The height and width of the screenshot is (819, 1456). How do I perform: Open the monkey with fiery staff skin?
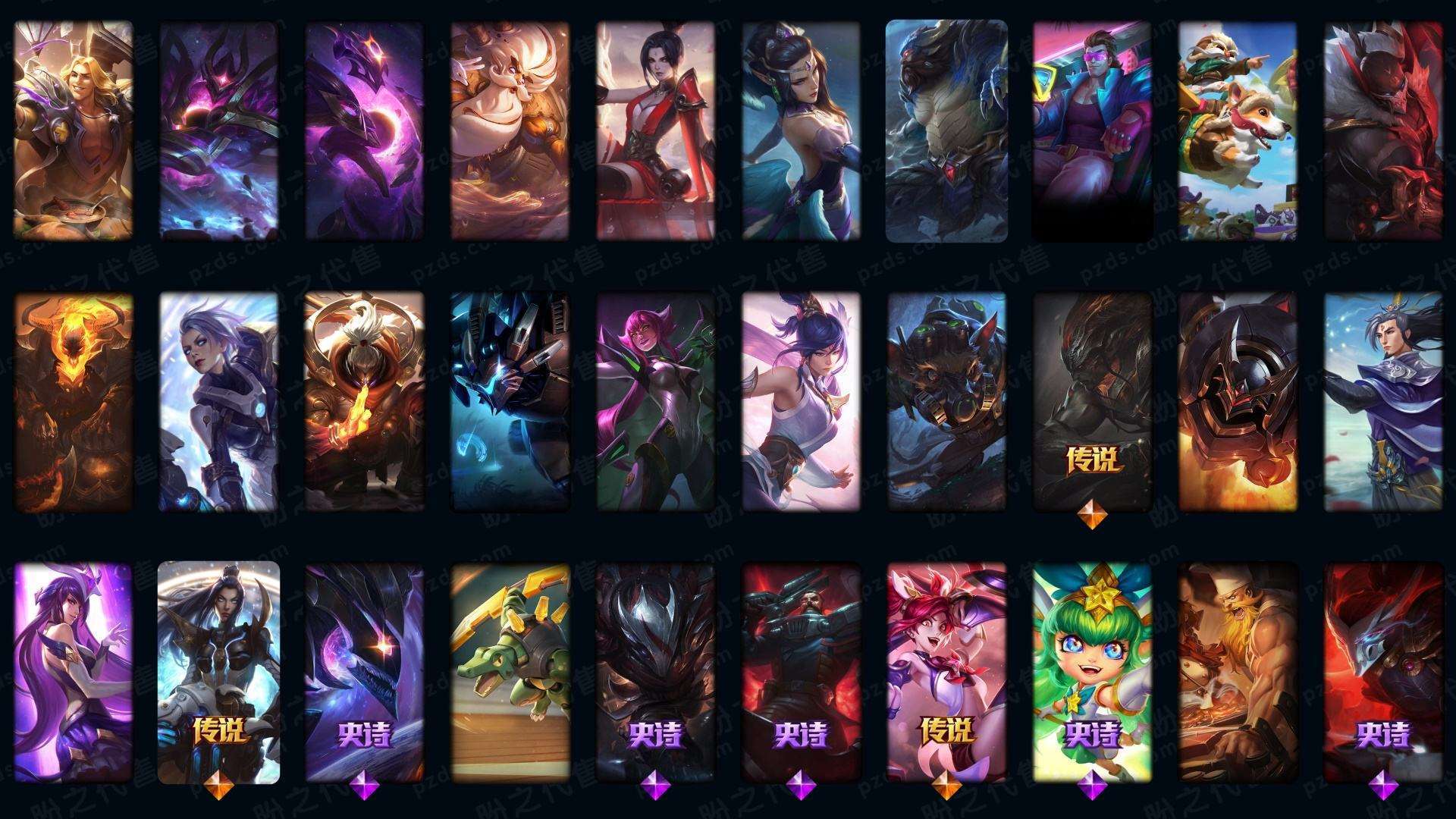tap(364, 402)
